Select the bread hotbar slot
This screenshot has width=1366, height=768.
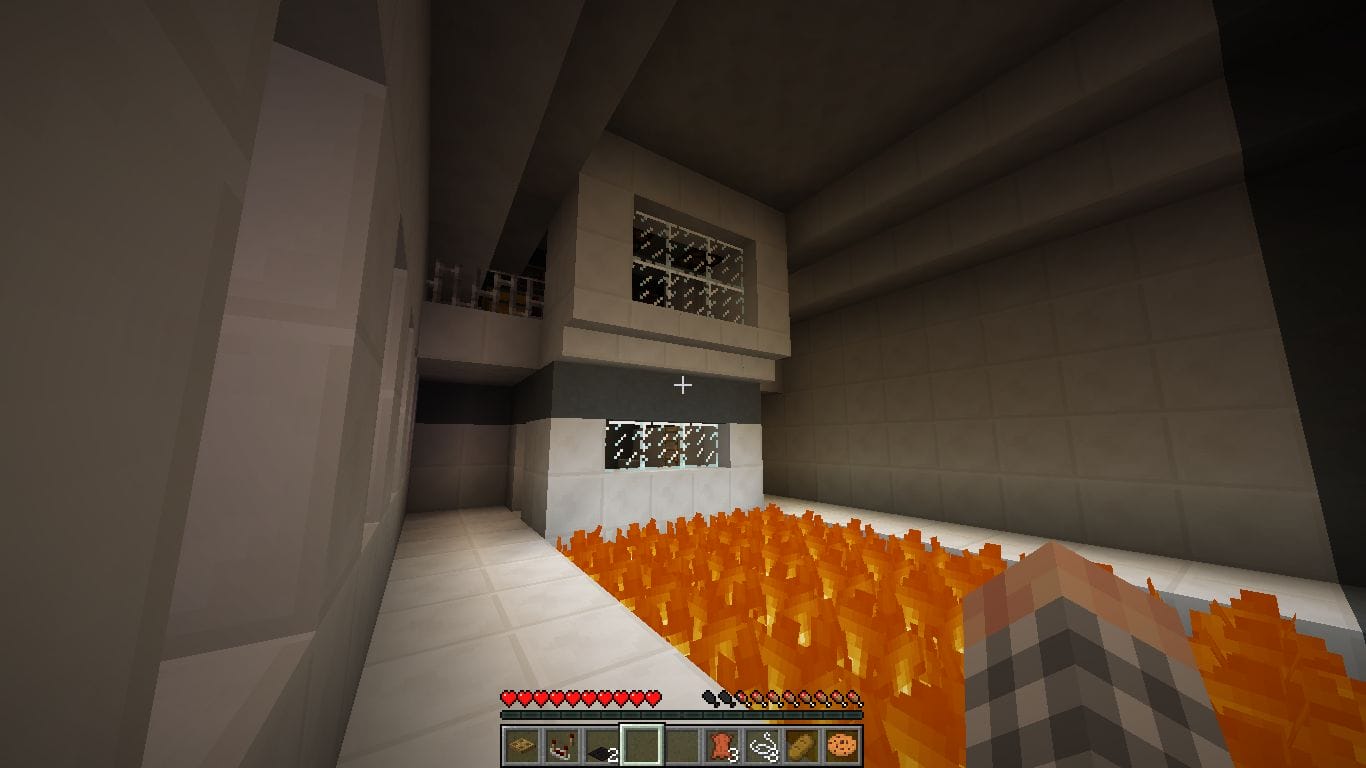tap(801, 745)
